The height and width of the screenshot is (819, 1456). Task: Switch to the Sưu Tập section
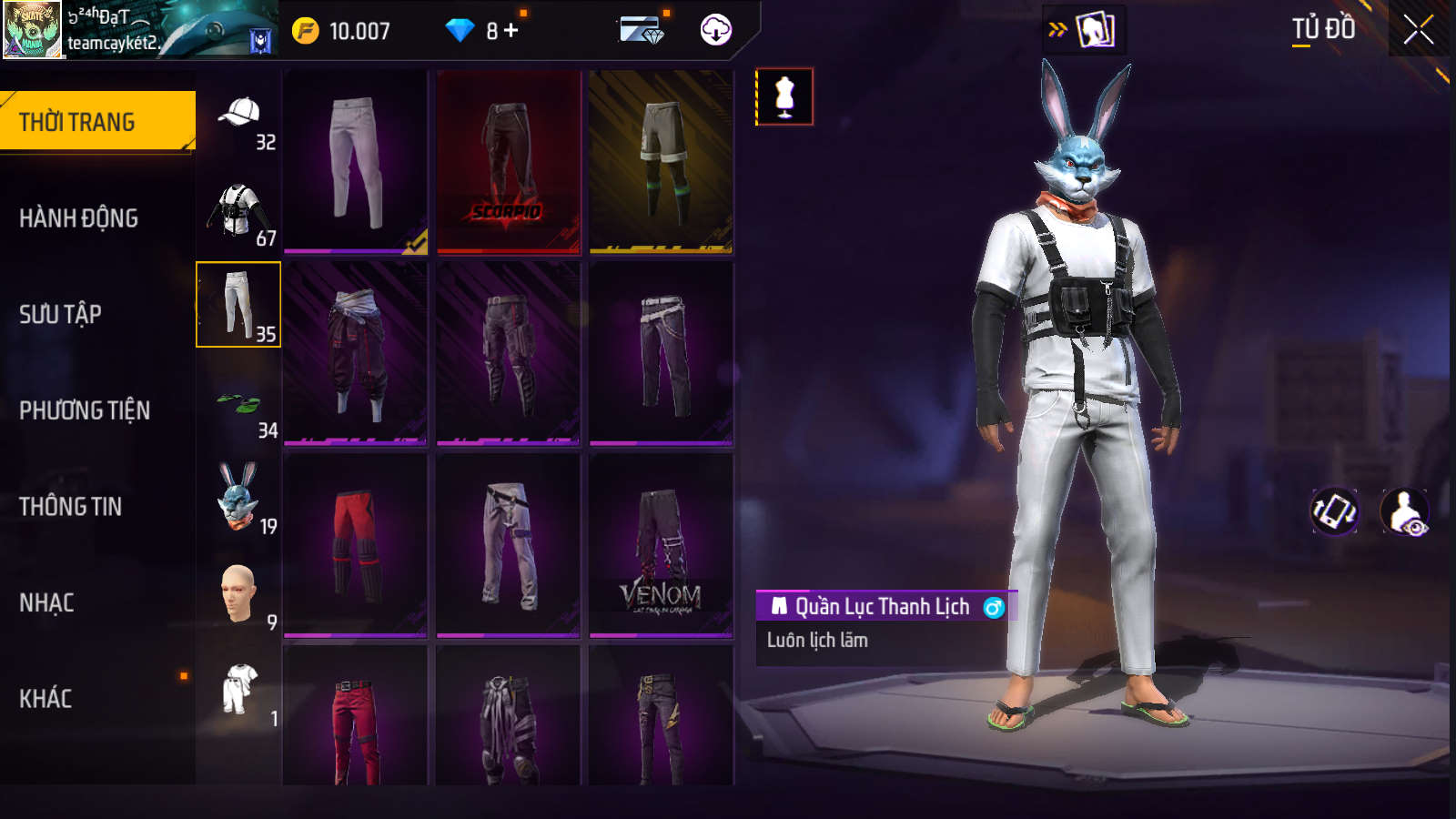click(61, 315)
